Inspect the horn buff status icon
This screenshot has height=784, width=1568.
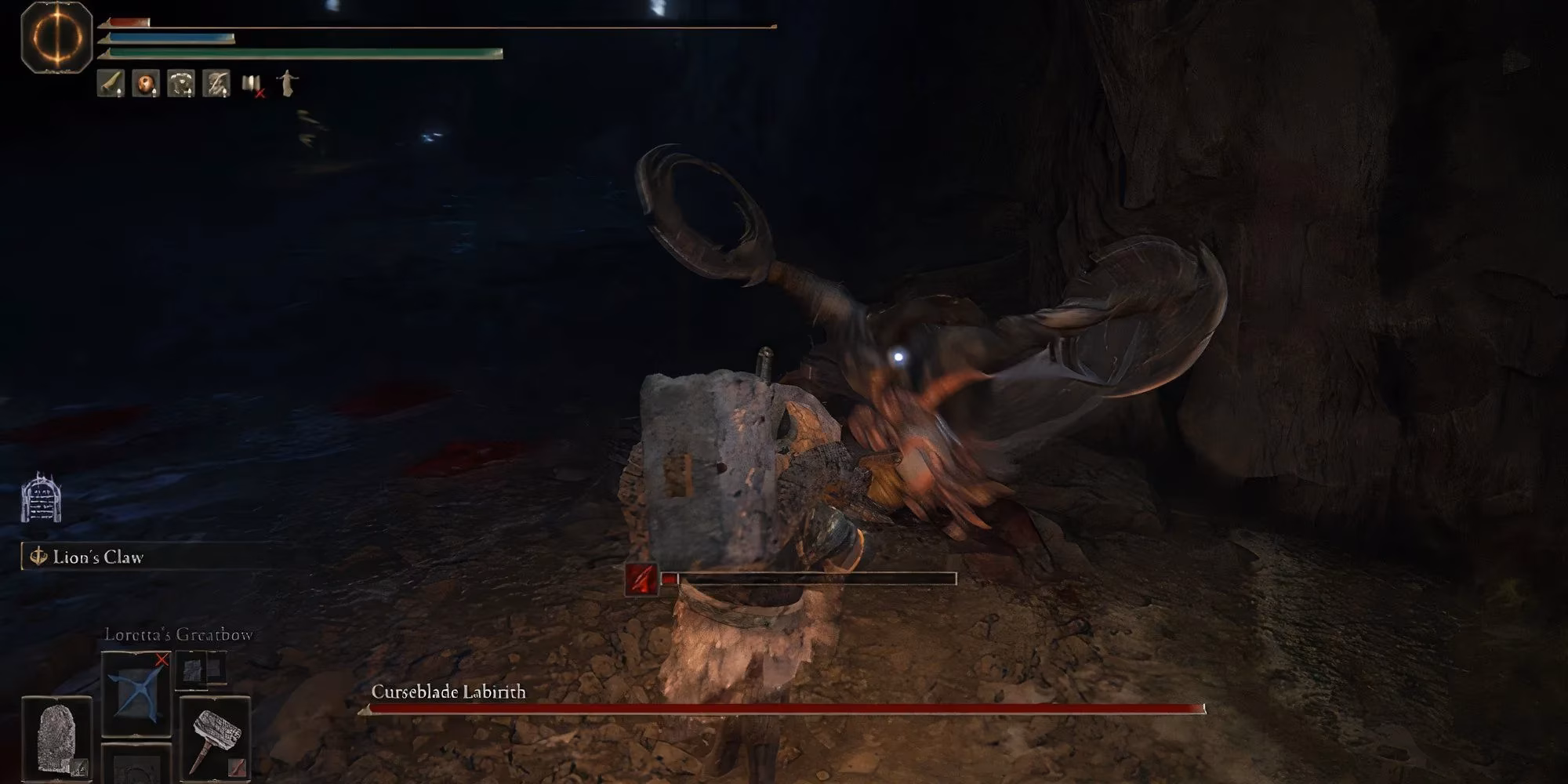coord(111,83)
